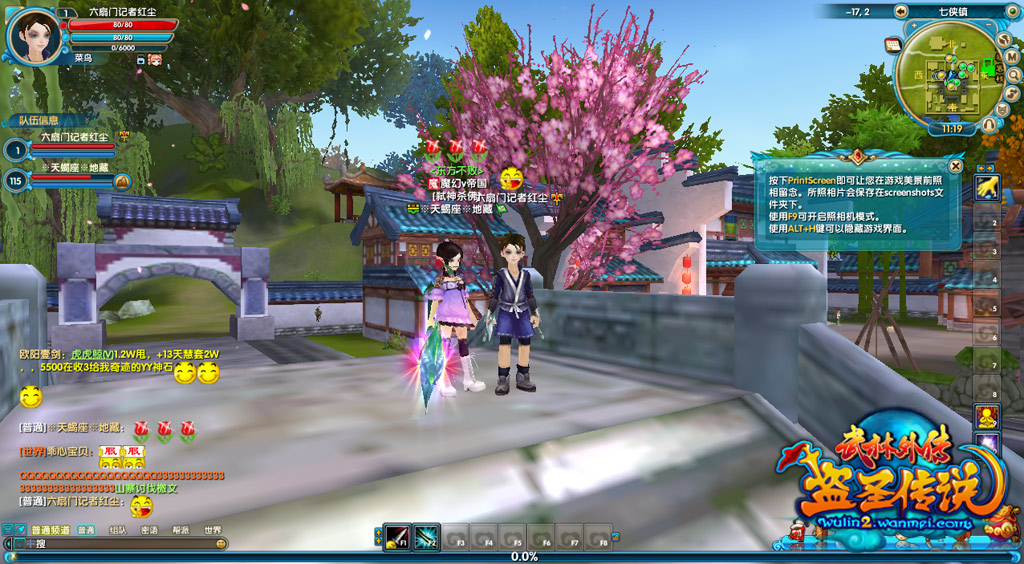This screenshot has width=1024, height=564.
Task: Switch to the 帮派 chat tab
Action: point(181,530)
